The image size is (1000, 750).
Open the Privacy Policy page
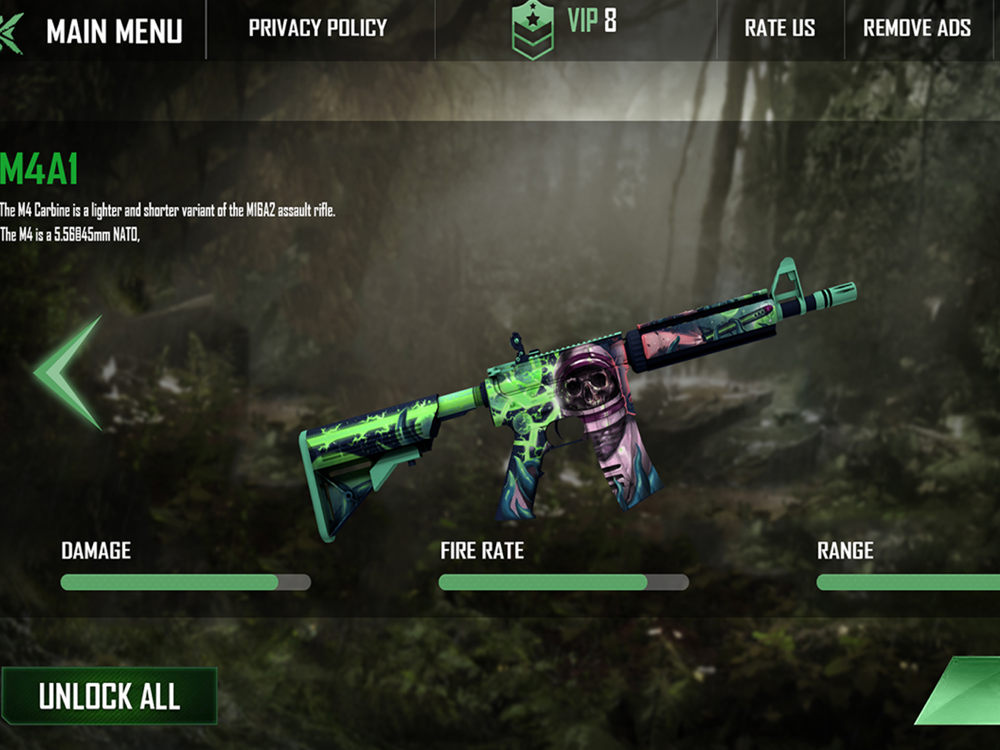pos(317,28)
